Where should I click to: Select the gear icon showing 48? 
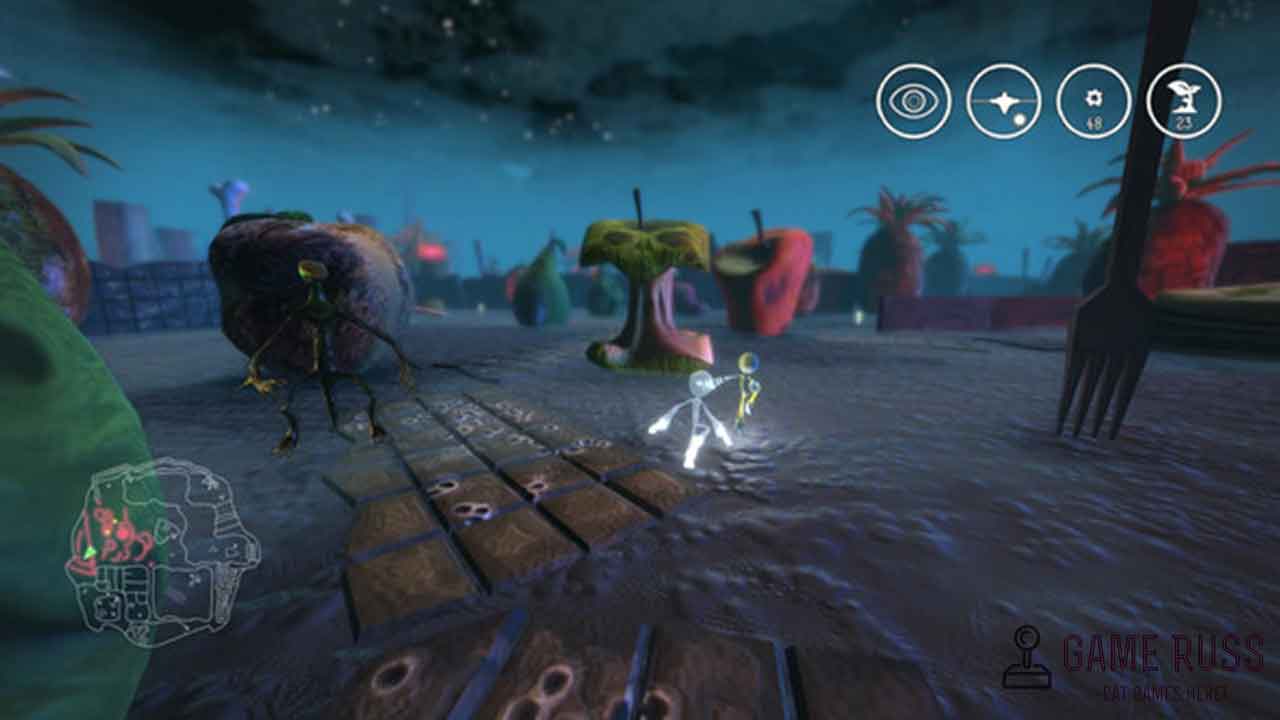[x=1093, y=102]
